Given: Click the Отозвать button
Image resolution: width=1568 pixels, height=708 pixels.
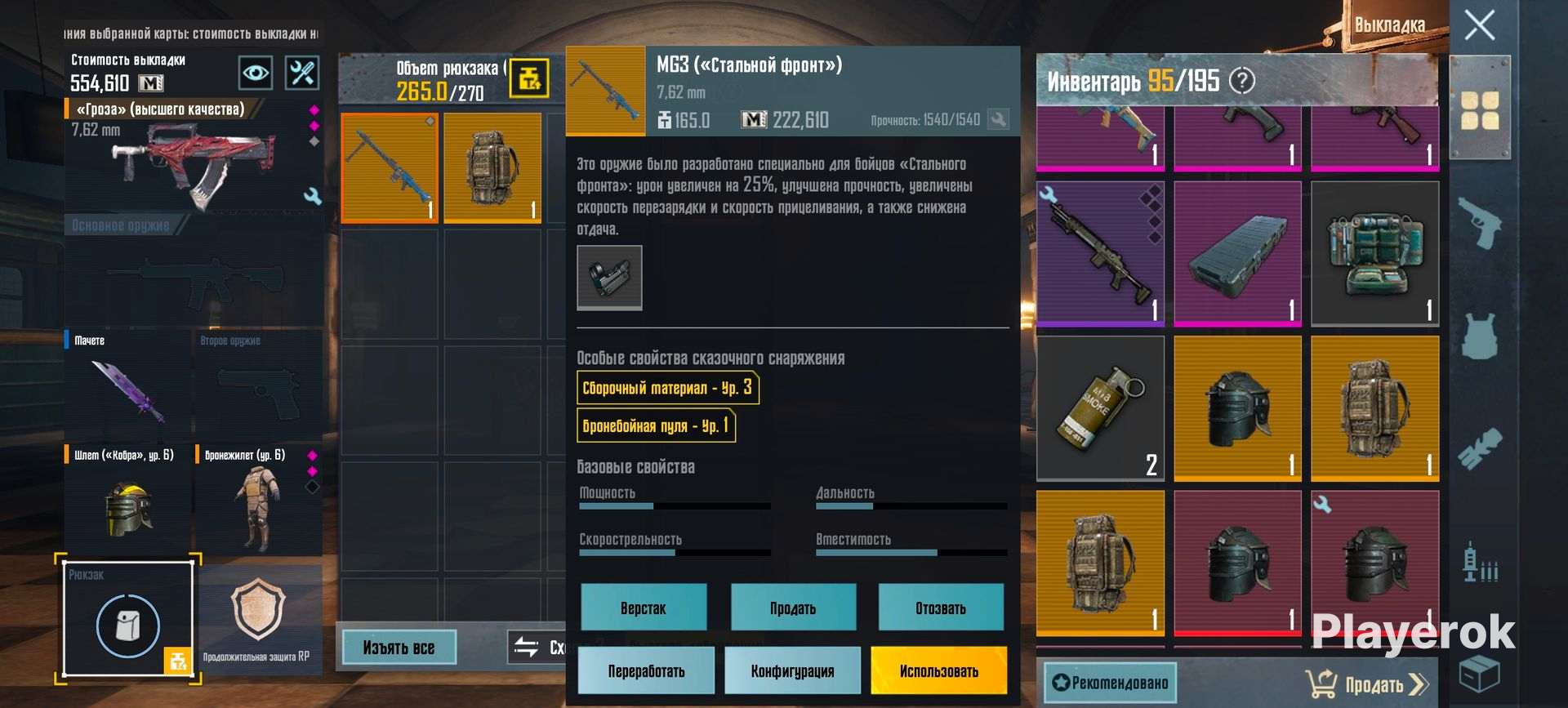Looking at the screenshot, I should (940, 608).
